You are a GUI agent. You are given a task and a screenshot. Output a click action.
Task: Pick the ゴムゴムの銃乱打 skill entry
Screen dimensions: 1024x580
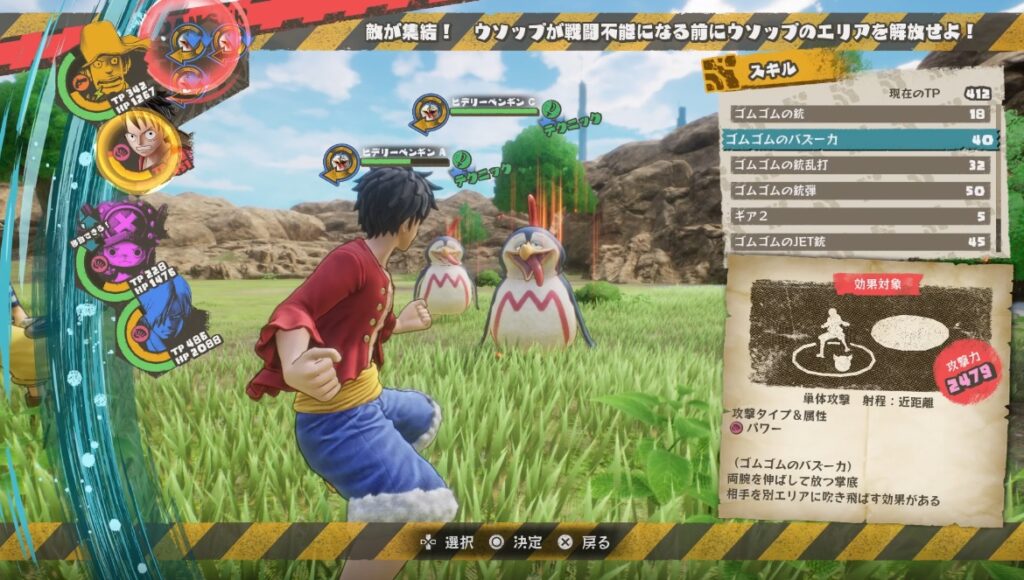(860, 165)
